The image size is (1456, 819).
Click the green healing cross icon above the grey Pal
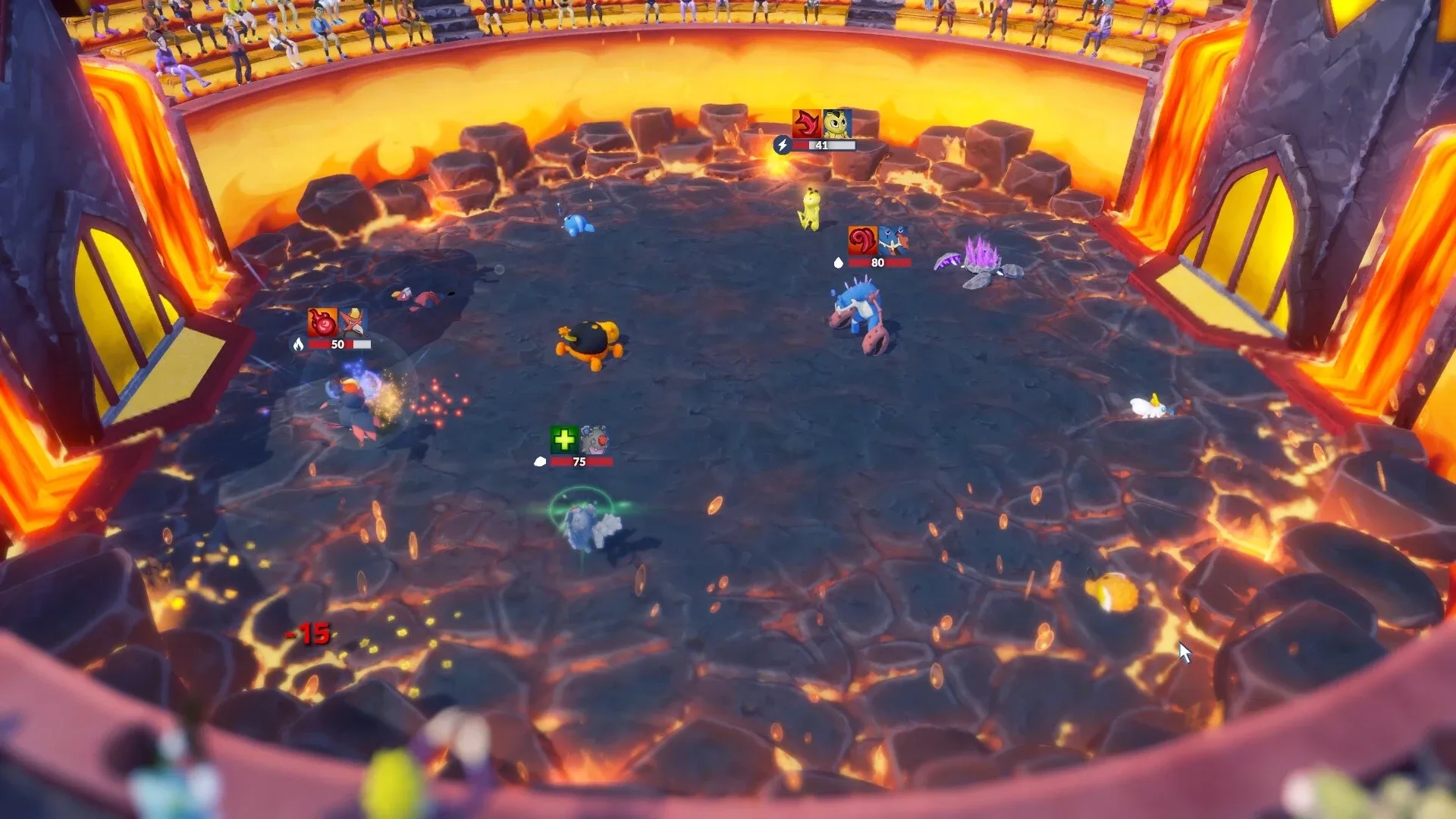pyautogui.click(x=563, y=439)
